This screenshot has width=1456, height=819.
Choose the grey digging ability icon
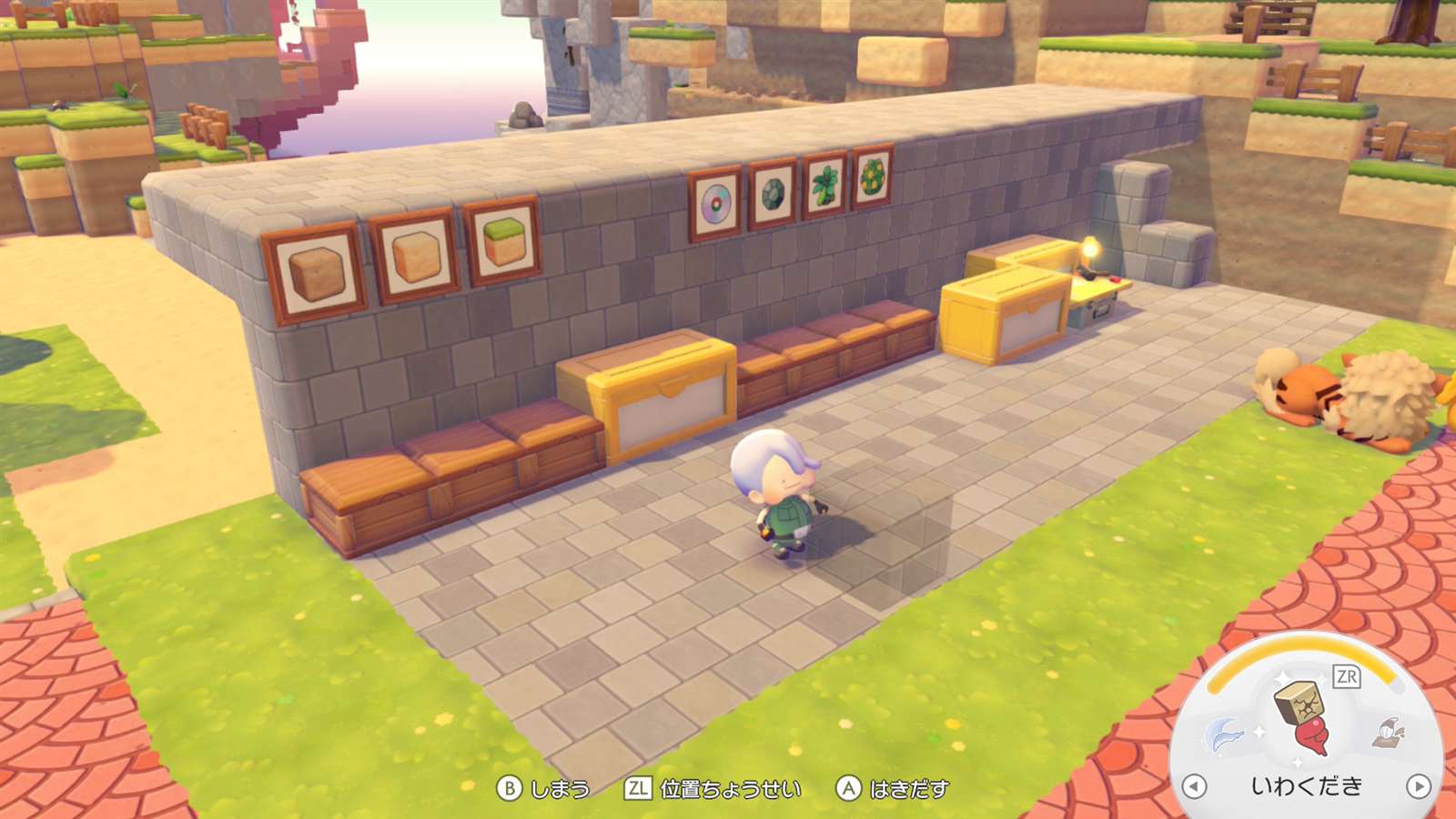[1390, 731]
